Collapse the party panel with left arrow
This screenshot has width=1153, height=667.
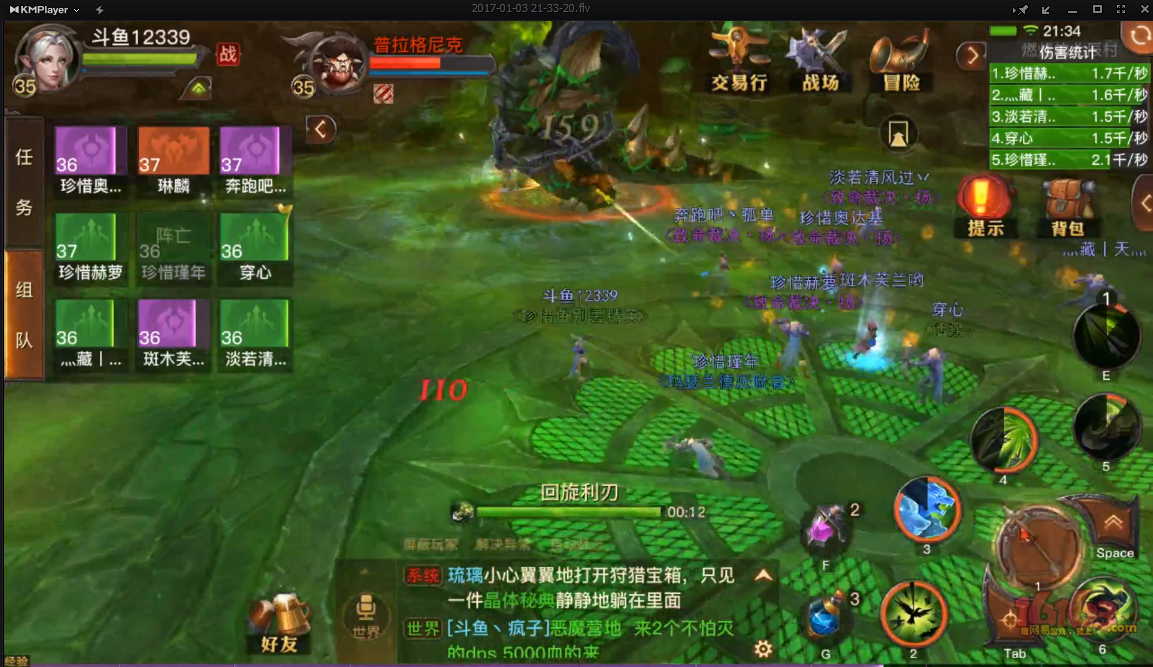coord(320,129)
